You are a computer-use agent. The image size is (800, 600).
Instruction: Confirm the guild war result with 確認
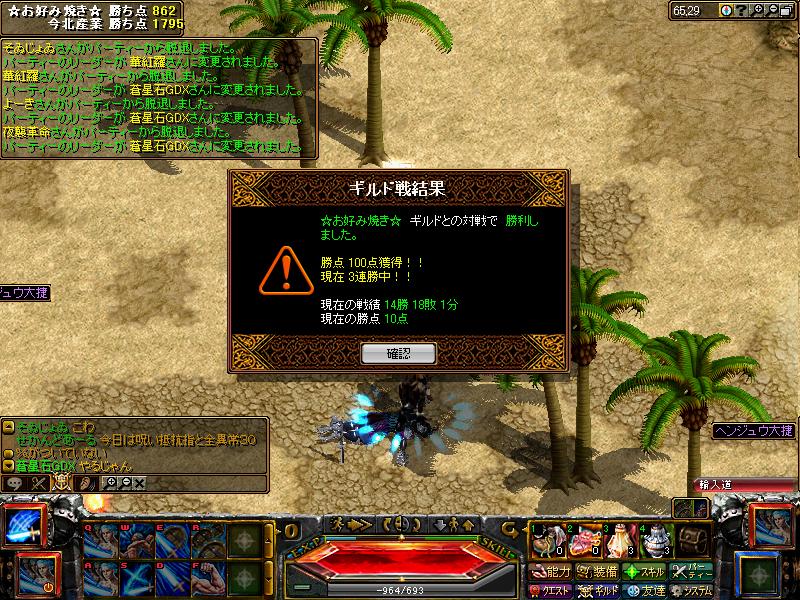pyautogui.click(x=399, y=353)
